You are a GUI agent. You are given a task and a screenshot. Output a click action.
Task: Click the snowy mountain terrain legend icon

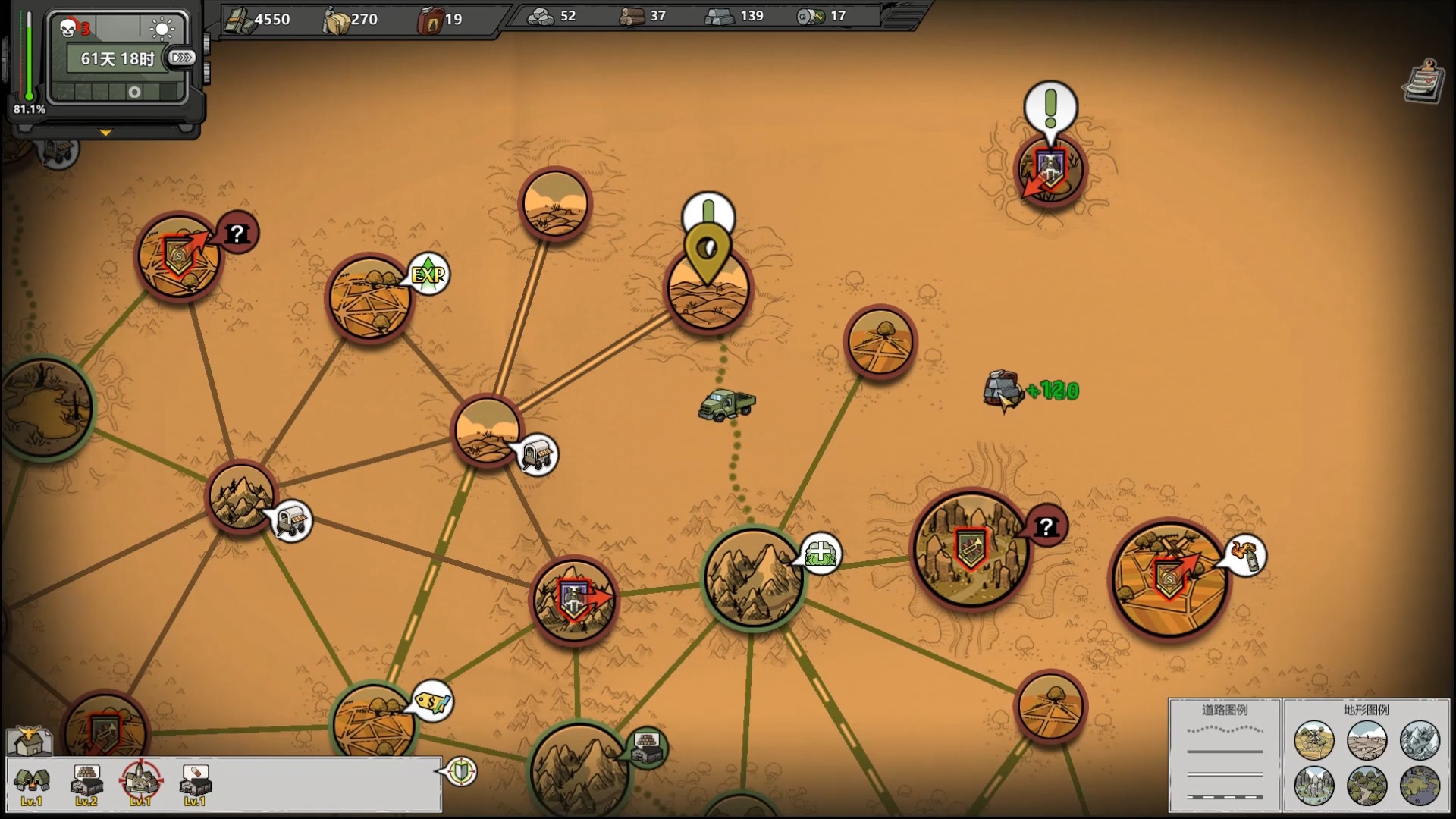(x=1420, y=740)
